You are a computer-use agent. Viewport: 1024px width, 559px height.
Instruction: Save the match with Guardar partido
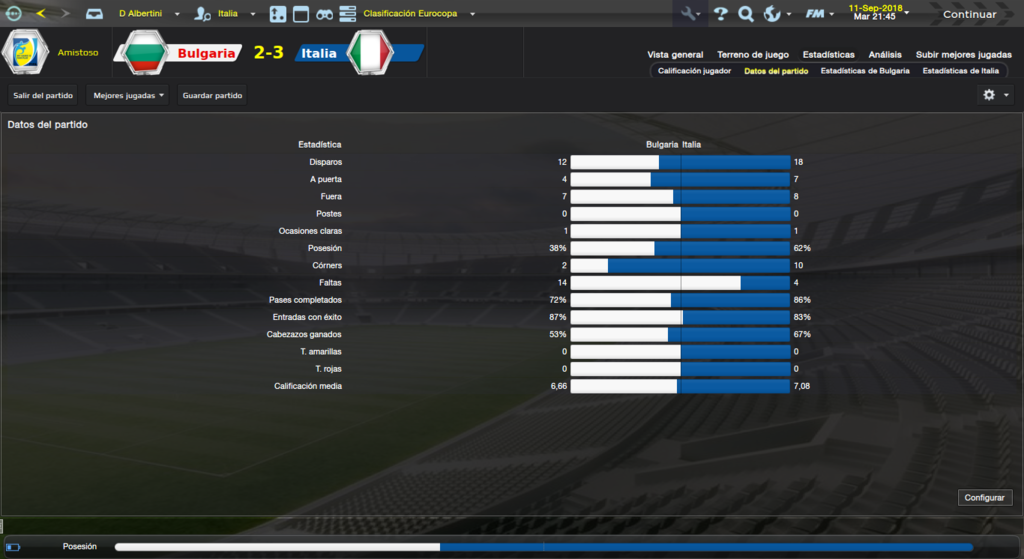click(x=212, y=95)
